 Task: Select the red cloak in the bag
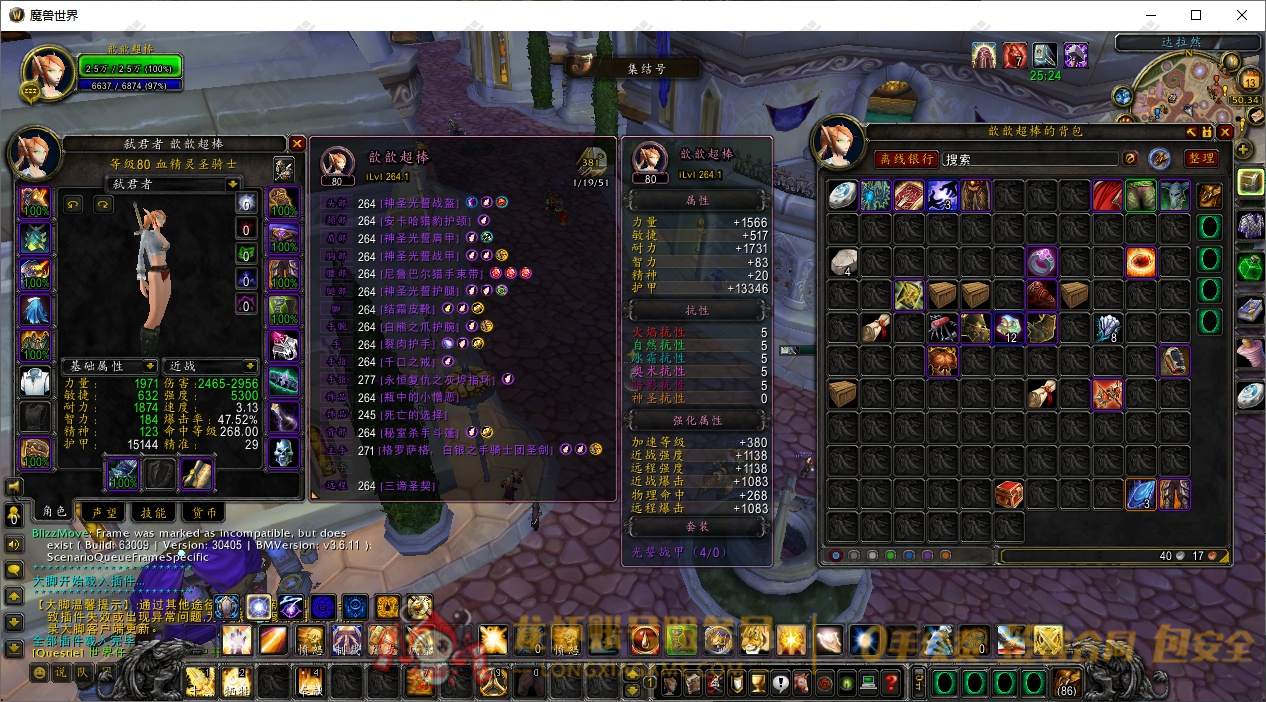coord(1107,195)
